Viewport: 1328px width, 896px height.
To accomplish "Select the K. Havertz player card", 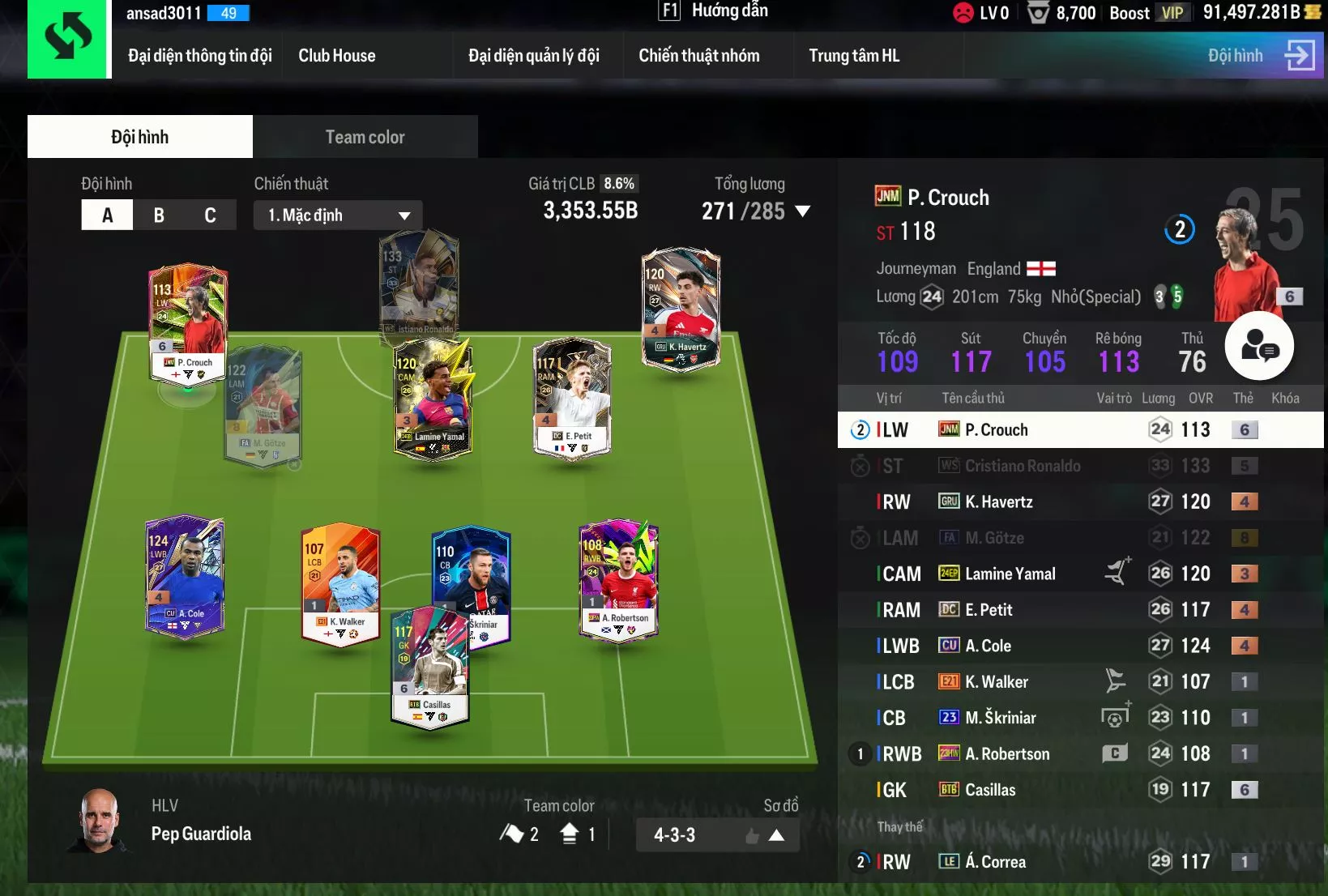I will click(x=681, y=308).
